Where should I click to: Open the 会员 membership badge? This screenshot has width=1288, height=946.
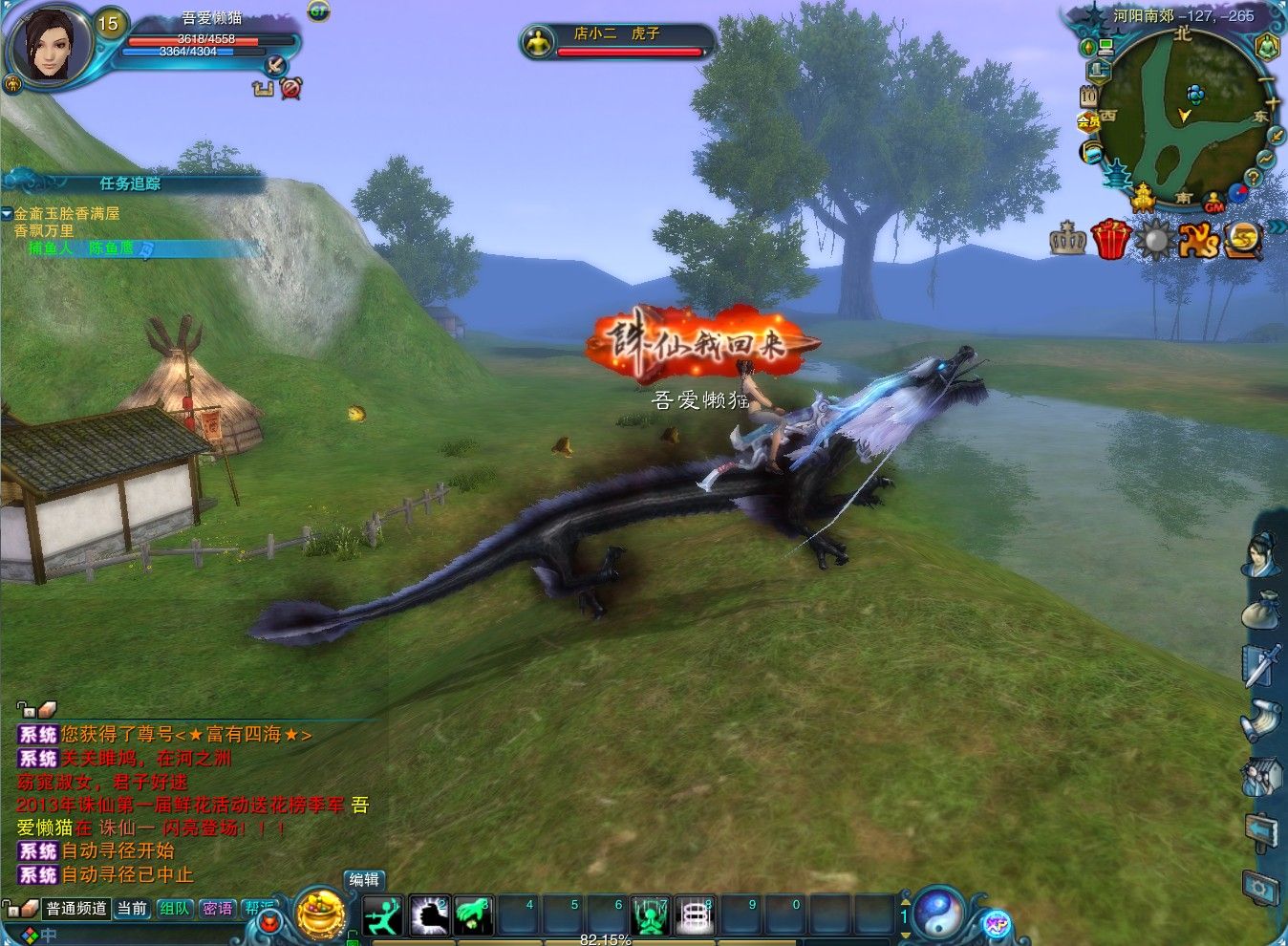pyautogui.click(x=1089, y=121)
